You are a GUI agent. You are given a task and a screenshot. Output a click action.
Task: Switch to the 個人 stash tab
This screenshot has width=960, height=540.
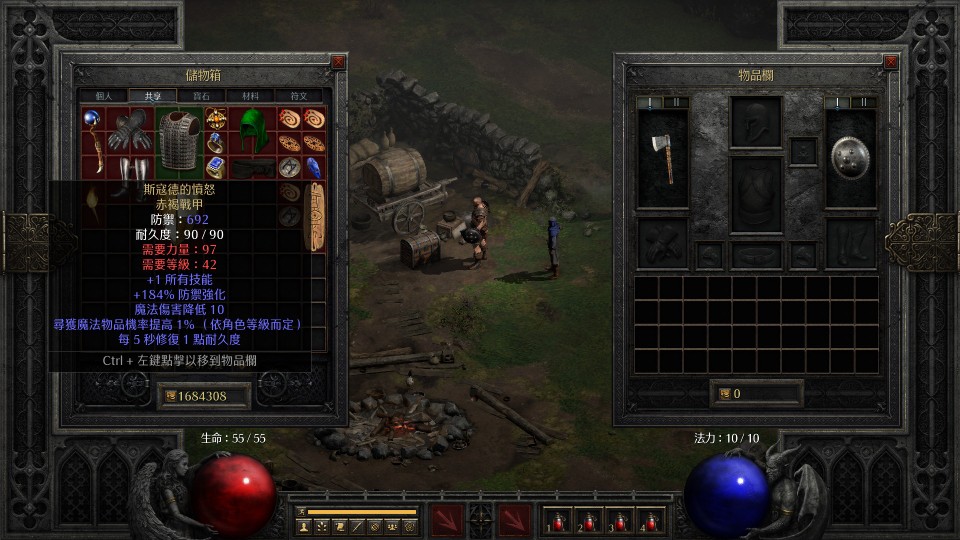(104, 96)
